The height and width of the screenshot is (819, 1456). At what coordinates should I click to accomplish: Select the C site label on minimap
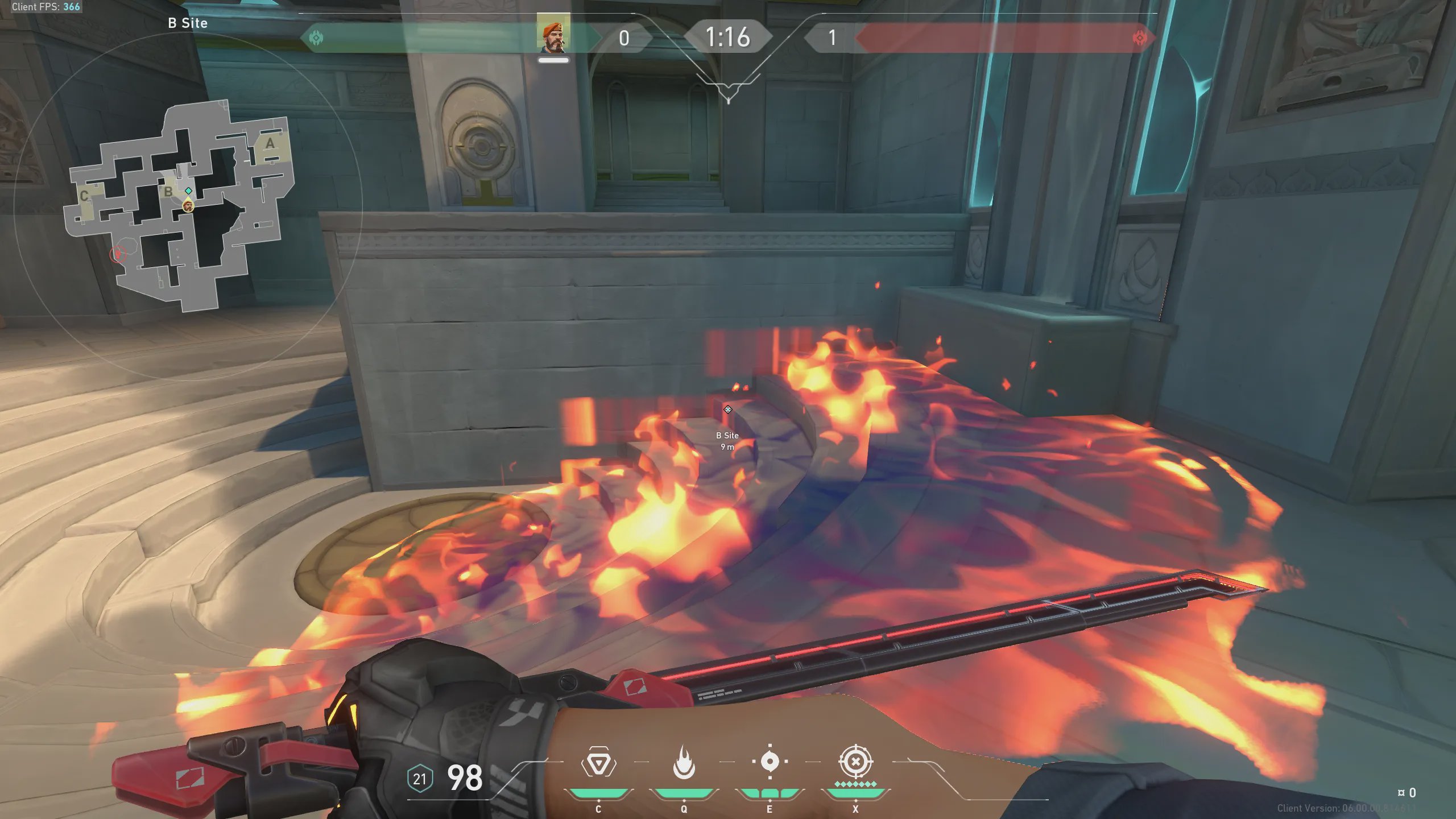pos(84,196)
